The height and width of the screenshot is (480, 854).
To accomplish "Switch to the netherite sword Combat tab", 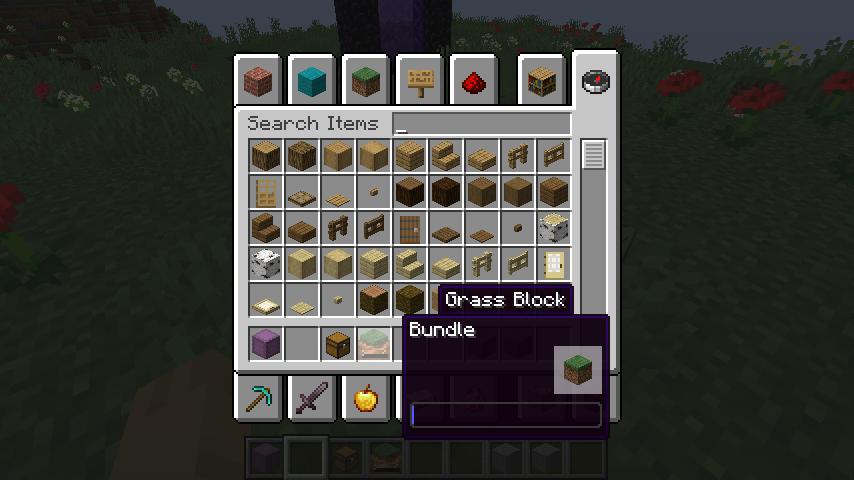I will [312, 398].
